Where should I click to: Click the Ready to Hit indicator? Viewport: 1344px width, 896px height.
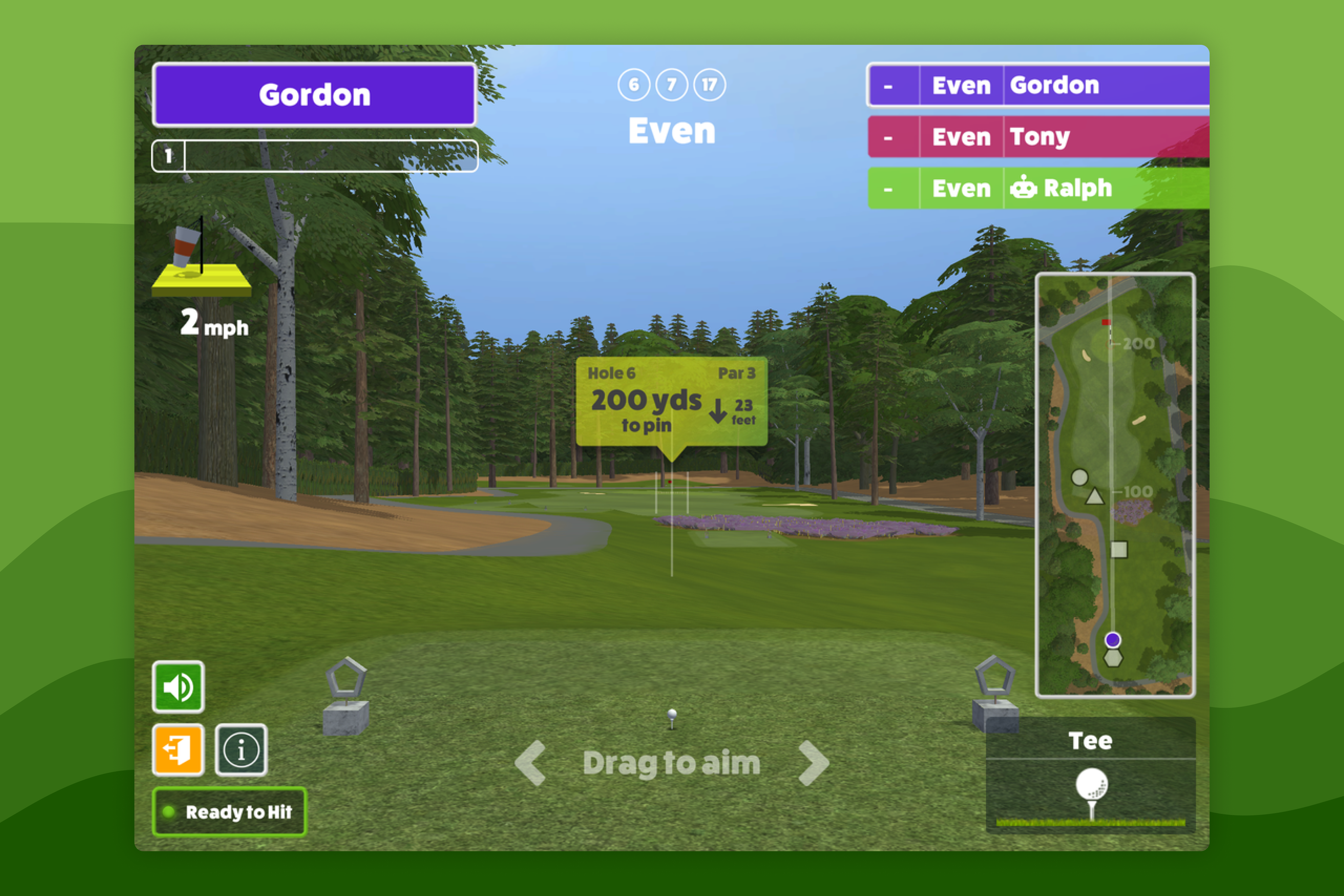(x=229, y=811)
